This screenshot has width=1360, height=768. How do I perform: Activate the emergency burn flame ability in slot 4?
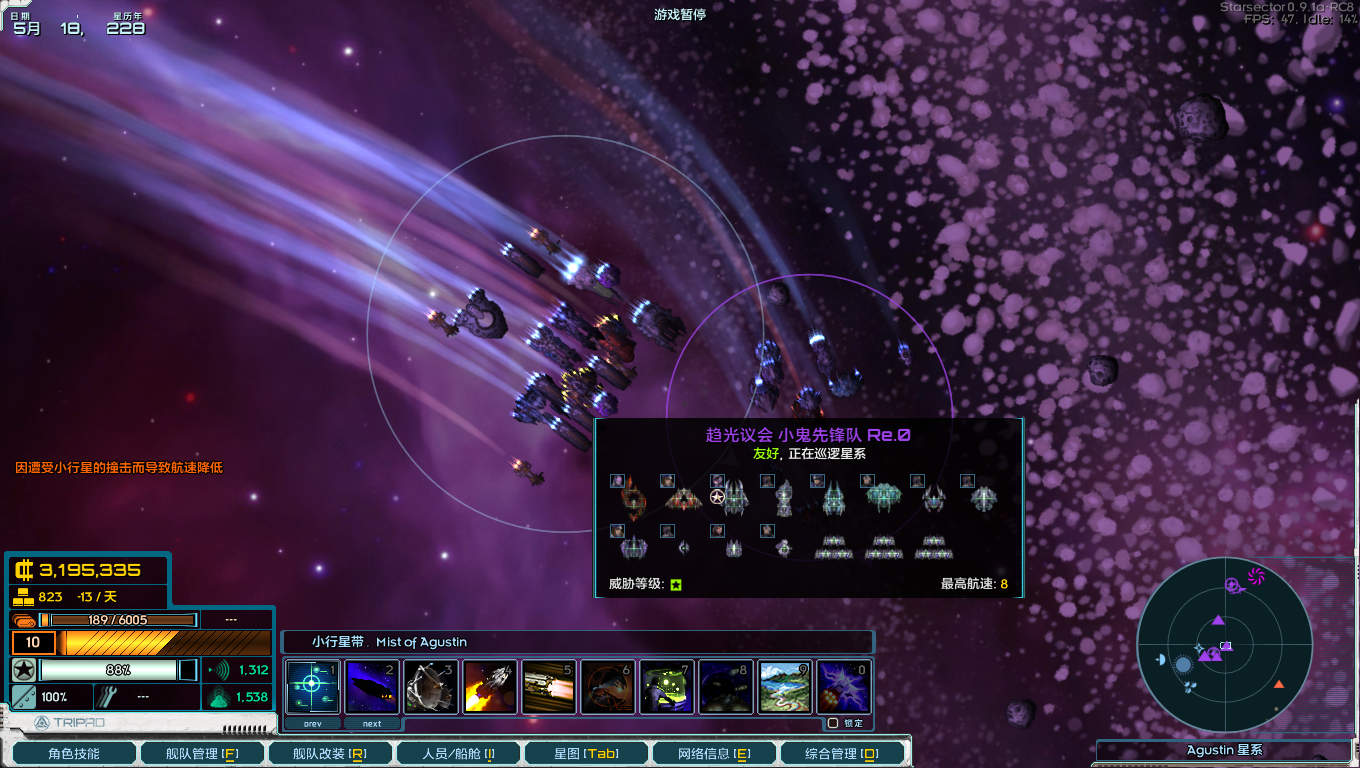click(x=490, y=686)
